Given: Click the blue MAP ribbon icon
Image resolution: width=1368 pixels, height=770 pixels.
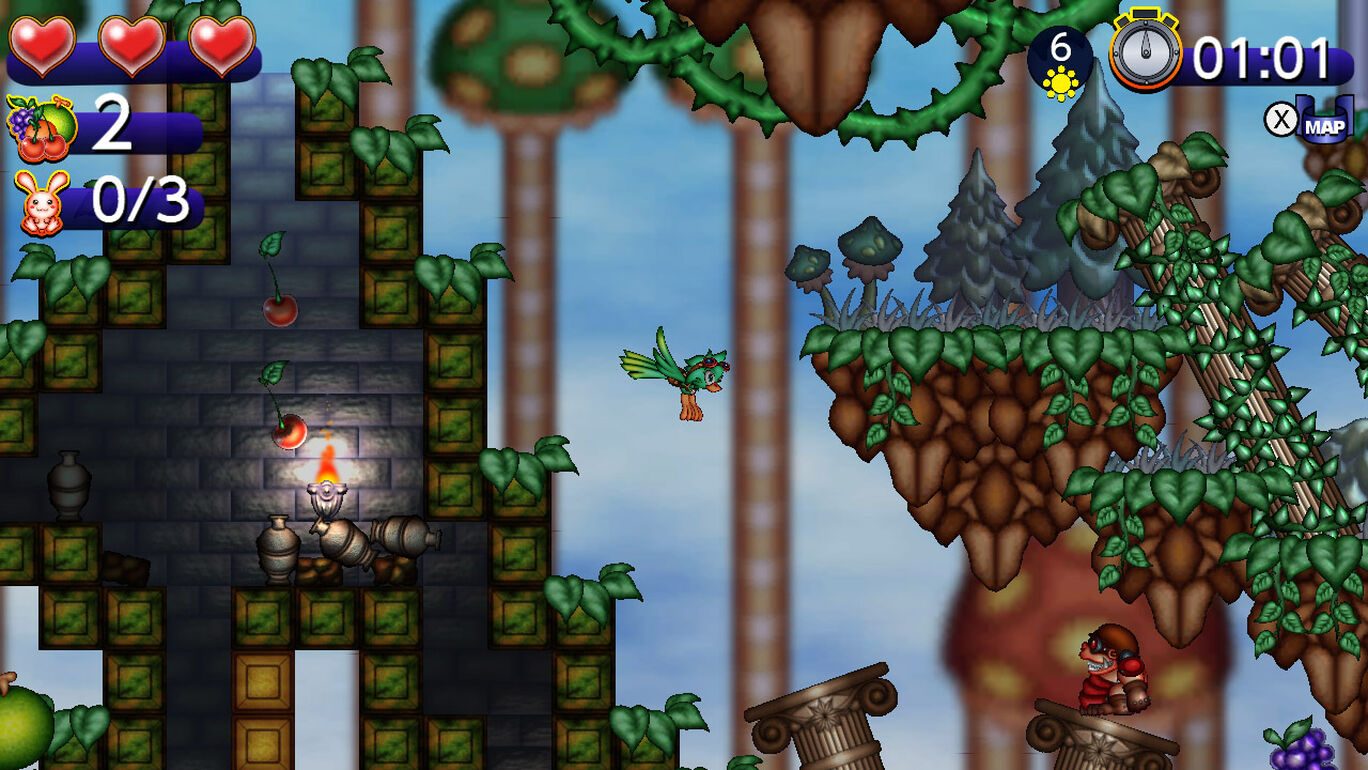Looking at the screenshot, I should tap(1325, 124).
